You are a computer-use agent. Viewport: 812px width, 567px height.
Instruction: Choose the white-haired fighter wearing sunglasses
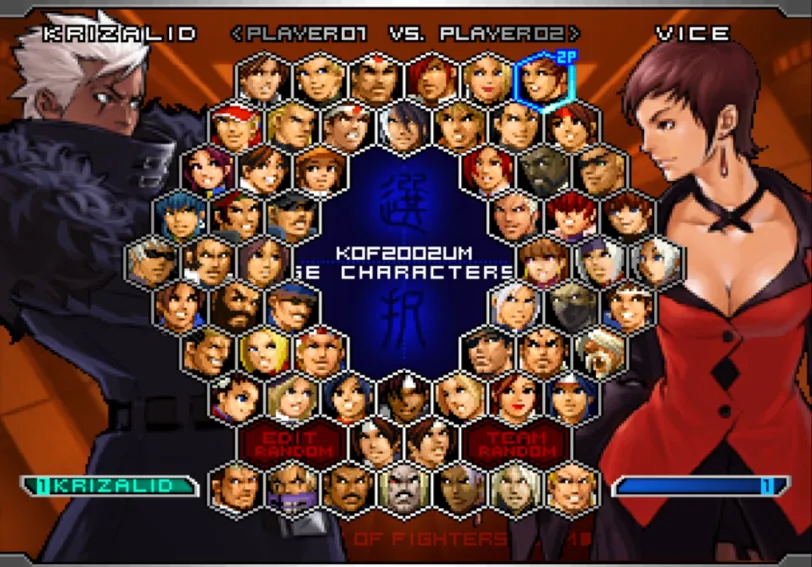pos(153,261)
